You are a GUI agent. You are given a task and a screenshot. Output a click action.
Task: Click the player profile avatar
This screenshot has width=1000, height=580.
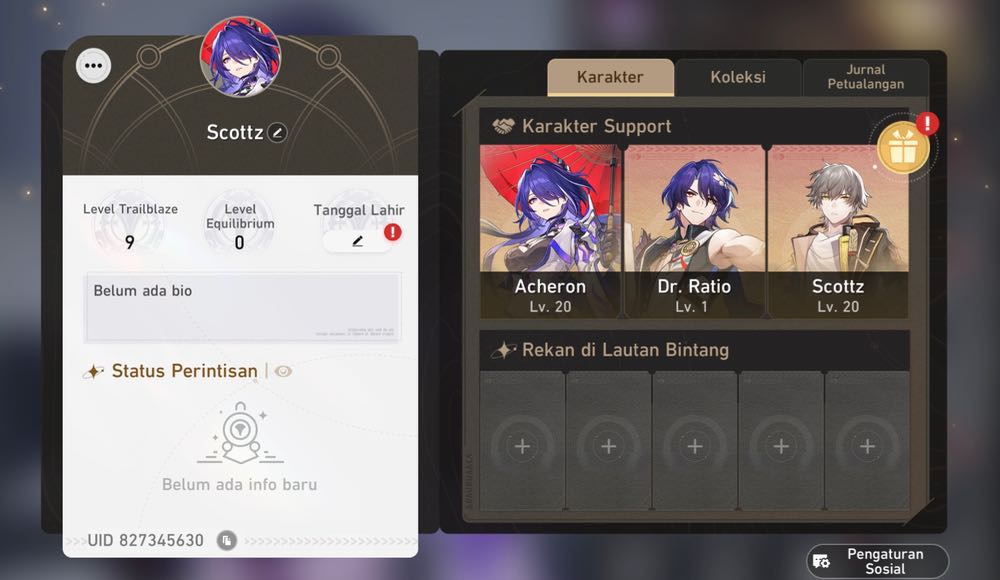click(x=240, y=56)
